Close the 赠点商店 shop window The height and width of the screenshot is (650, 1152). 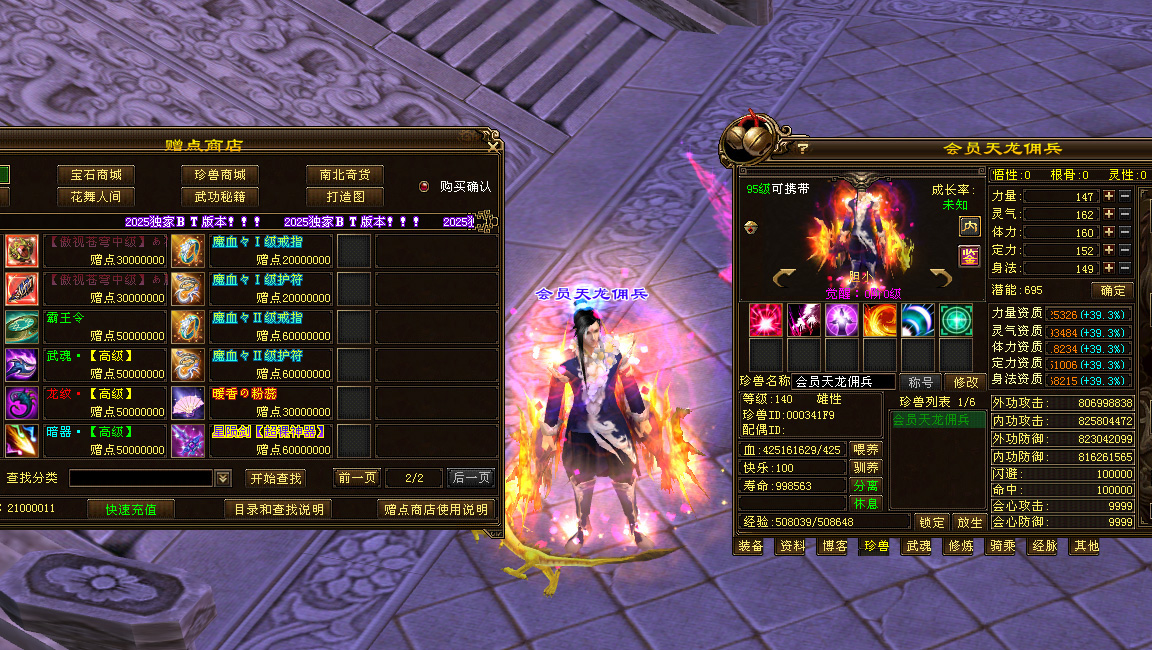pyautogui.click(x=493, y=146)
